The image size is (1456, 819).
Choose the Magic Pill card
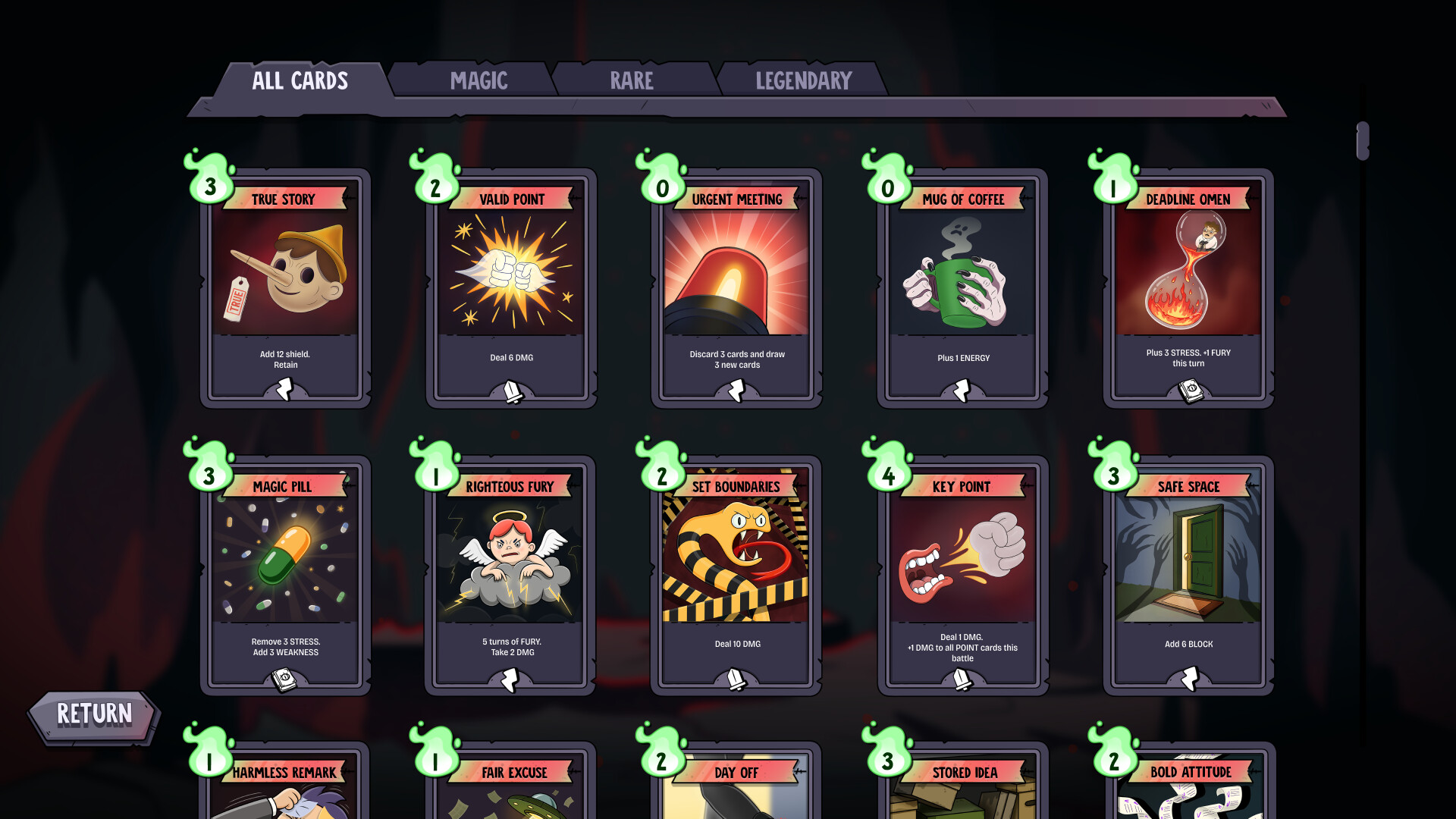tap(285, 575)
